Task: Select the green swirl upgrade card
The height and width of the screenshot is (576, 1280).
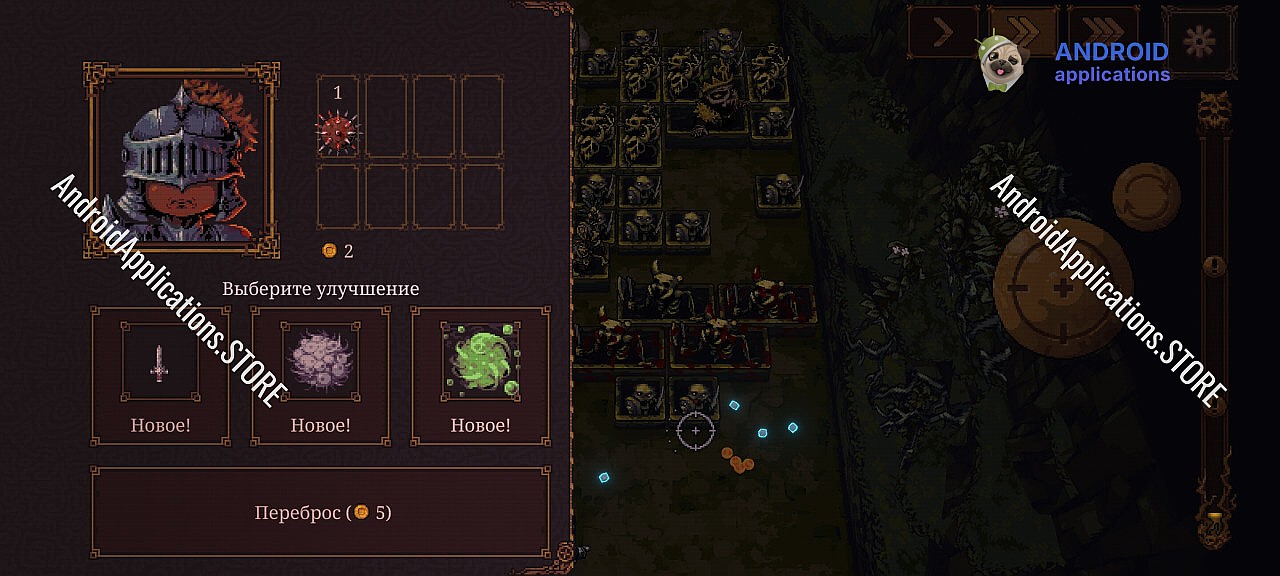Action: point(480,375)
